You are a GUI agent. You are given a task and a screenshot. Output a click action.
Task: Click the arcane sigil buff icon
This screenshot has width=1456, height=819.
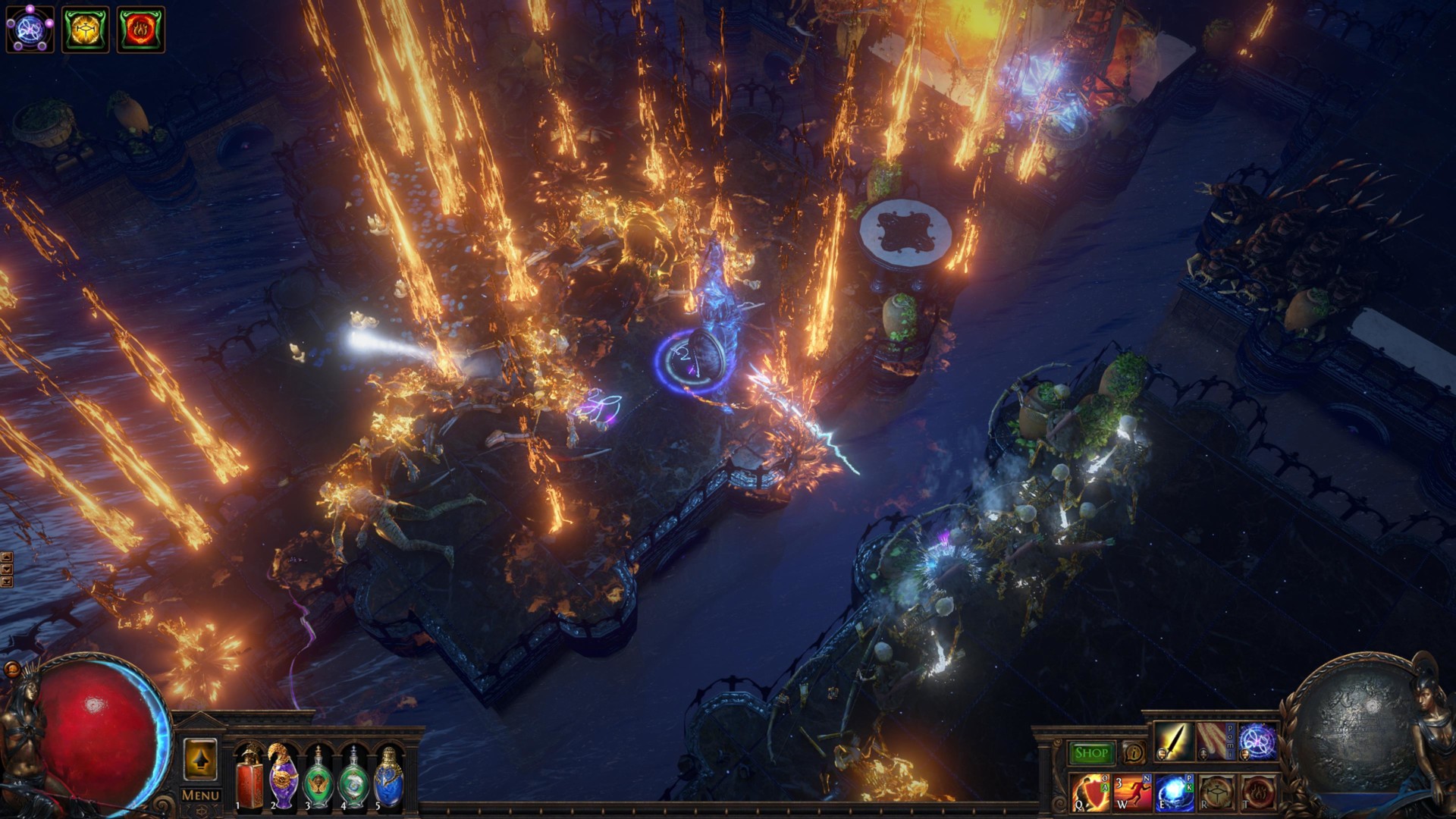[30, 30]
